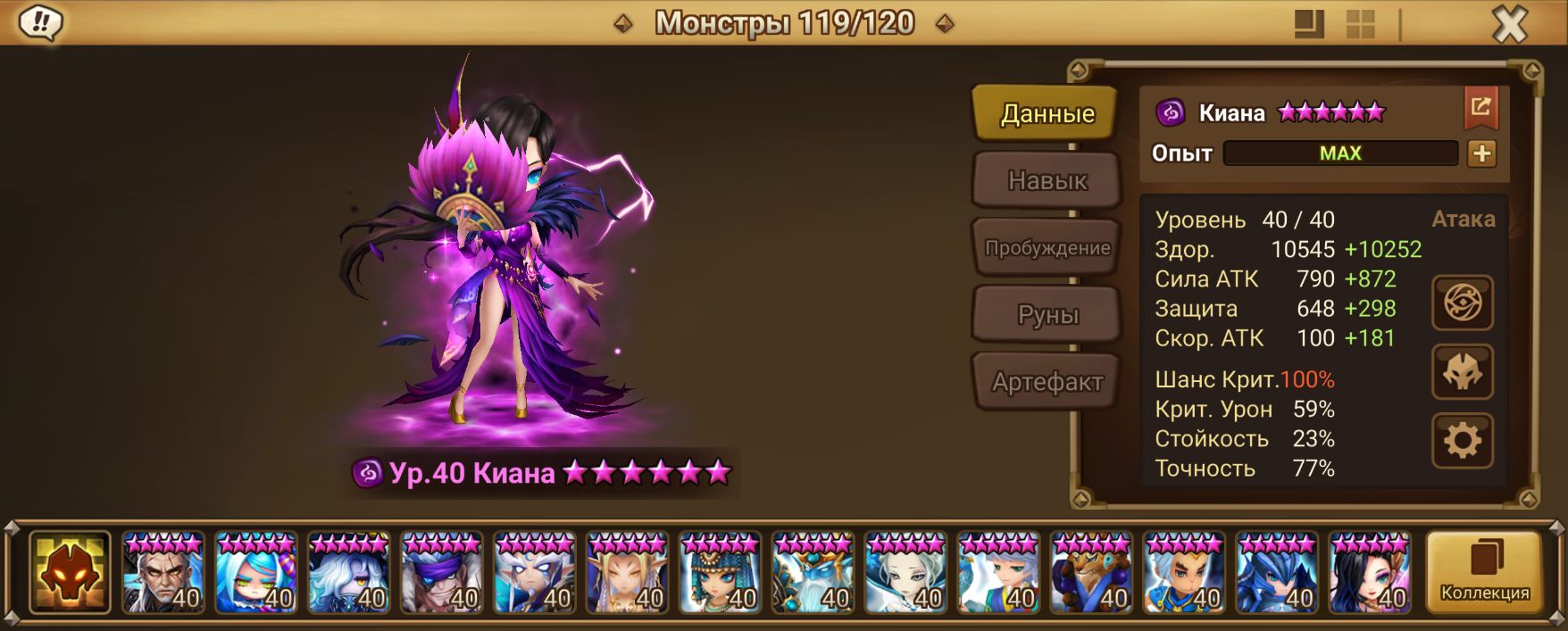Switch to the Навык tab
The width and height of the screenshot is (1568, 631).
click(1047, 181)
